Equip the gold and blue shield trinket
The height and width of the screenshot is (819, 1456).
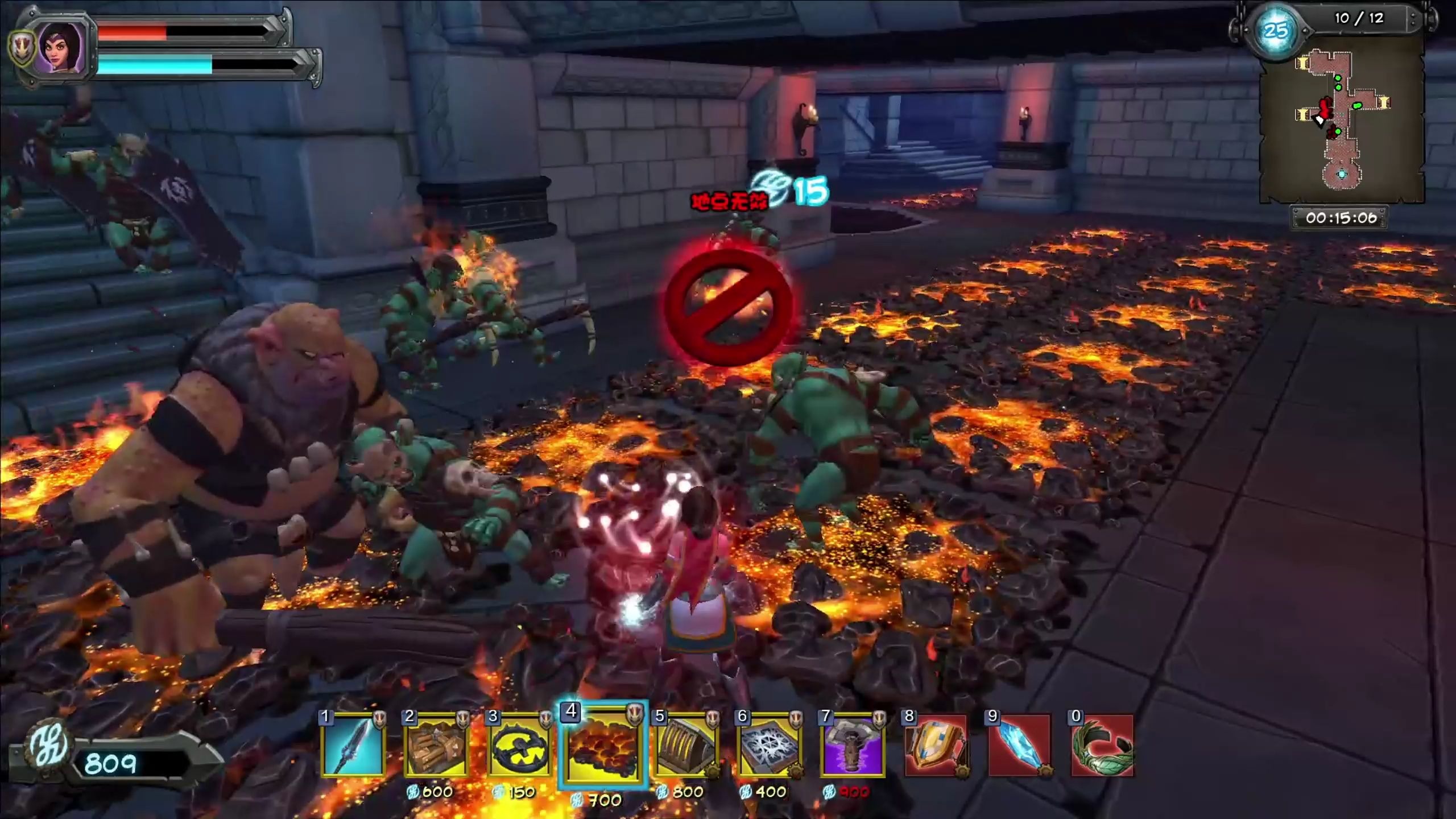[x=936, y=746]
